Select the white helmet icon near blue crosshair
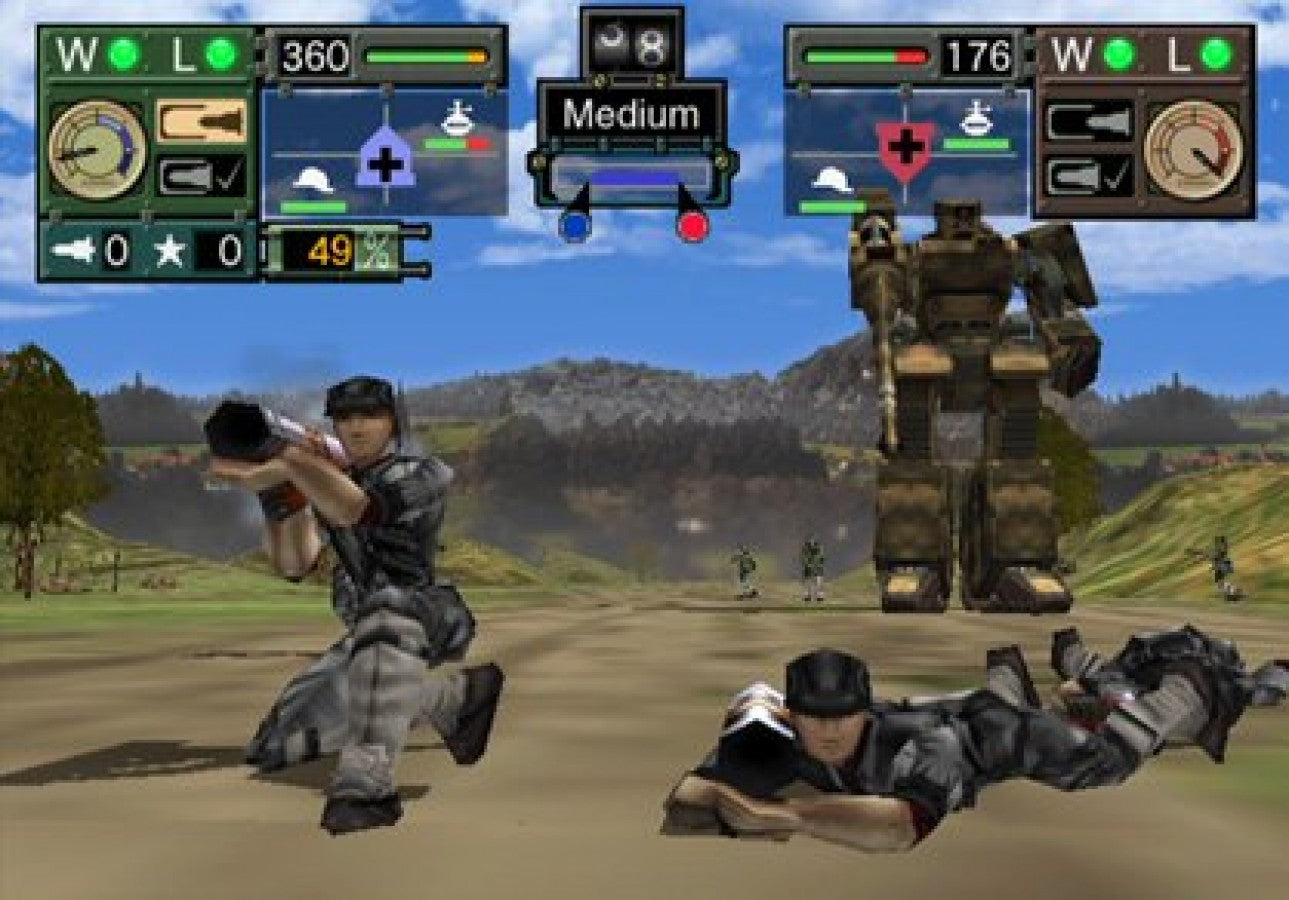Image resolution: width=1289 pixels, height=900 pixels. [313, 180]
